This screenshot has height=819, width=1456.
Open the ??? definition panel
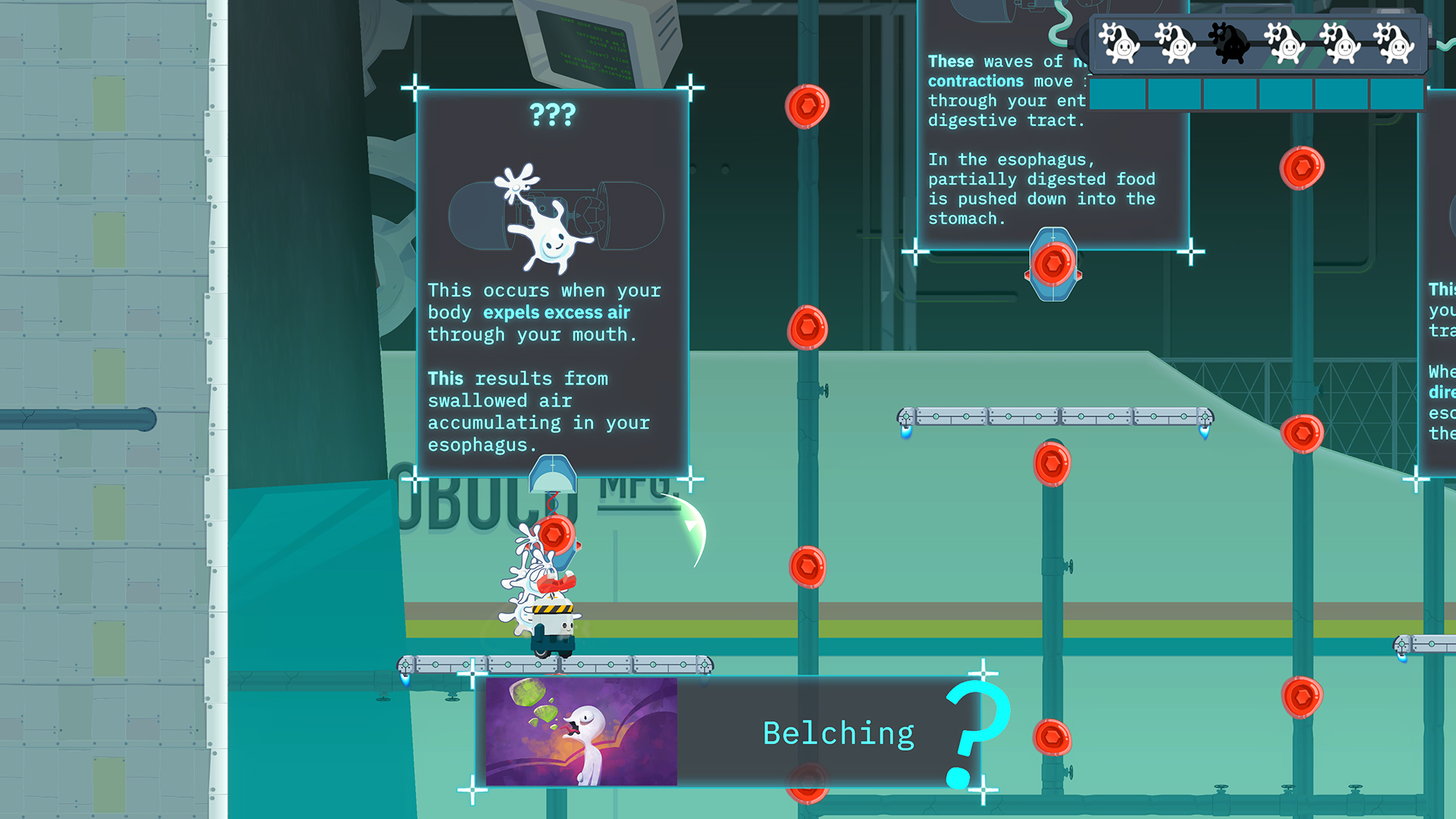click(x=552, y=283)
